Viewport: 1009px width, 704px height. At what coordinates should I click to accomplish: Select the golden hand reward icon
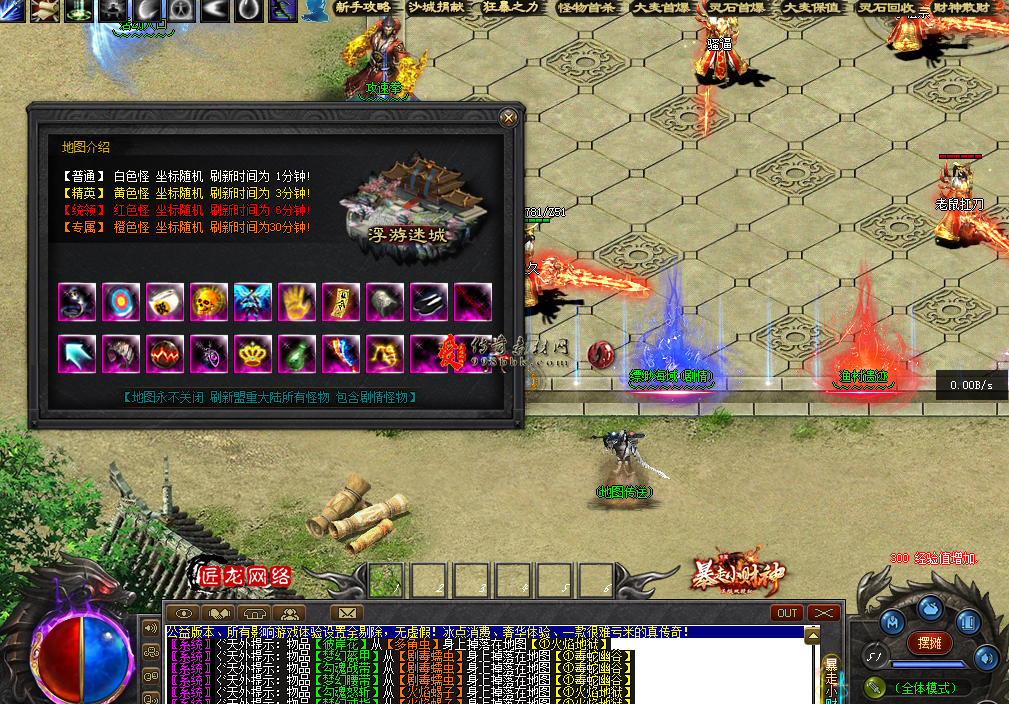click(296, 302)
